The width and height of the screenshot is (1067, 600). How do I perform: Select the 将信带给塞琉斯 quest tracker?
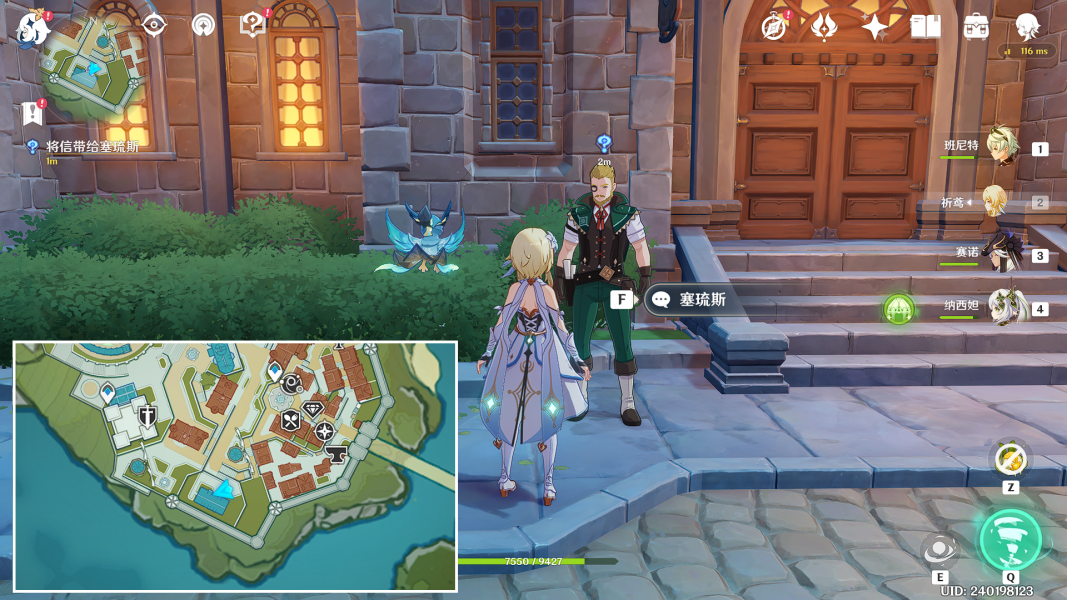click(x=92, y=147)
